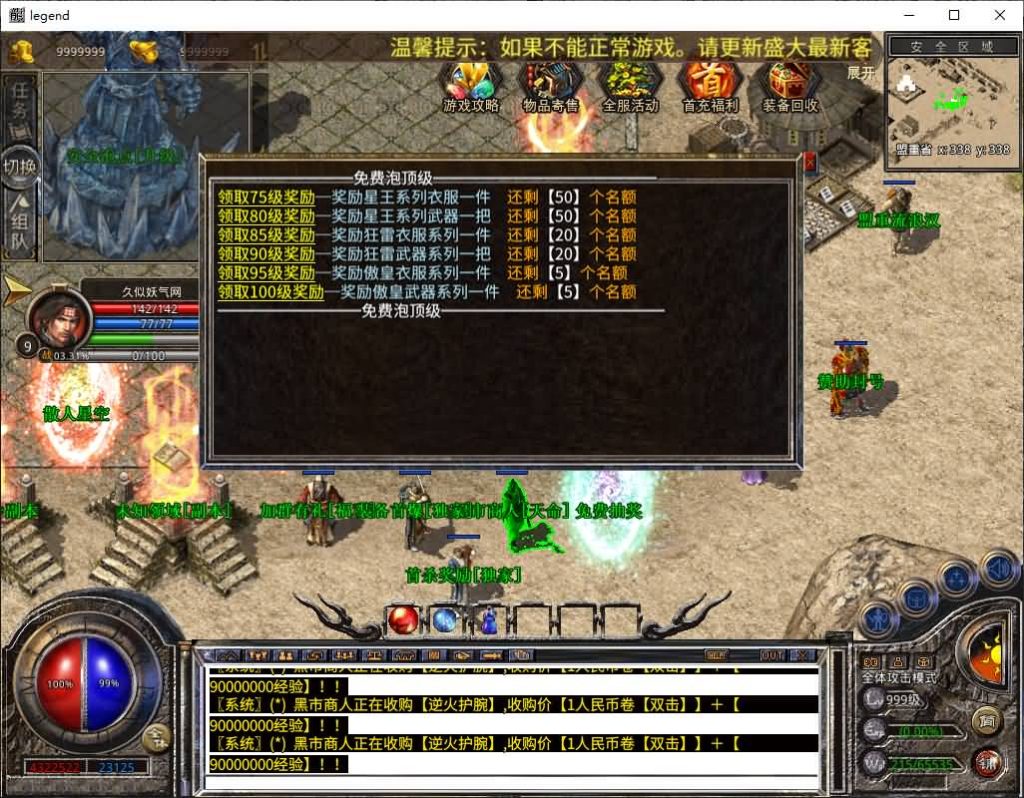Show the 全服活动 server events
1024x798 pixels.
tap(630, 86)
